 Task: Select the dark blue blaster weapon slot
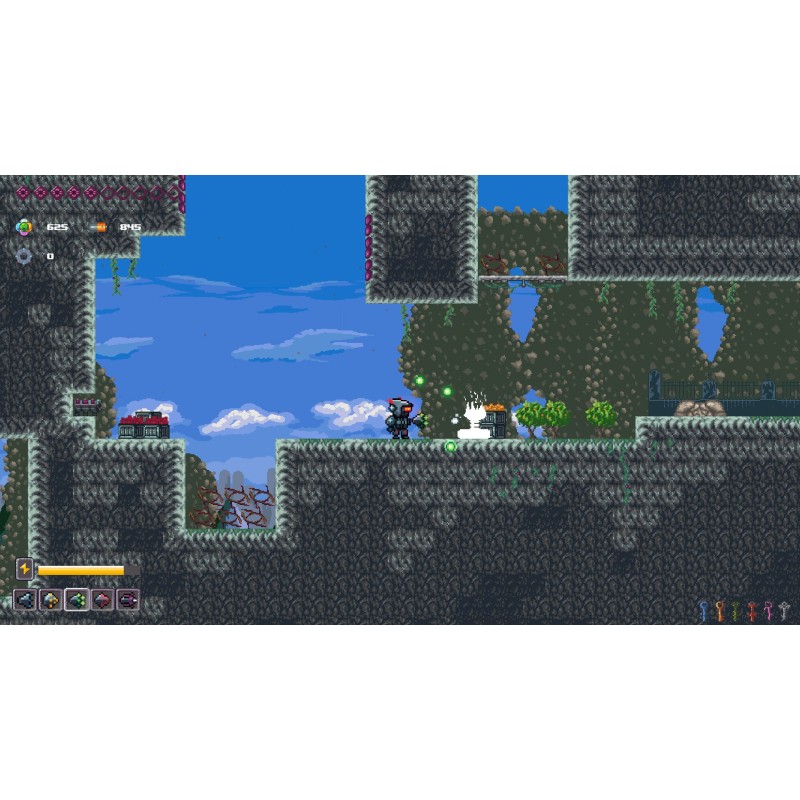pyautogui.click(x=25, y=600)
